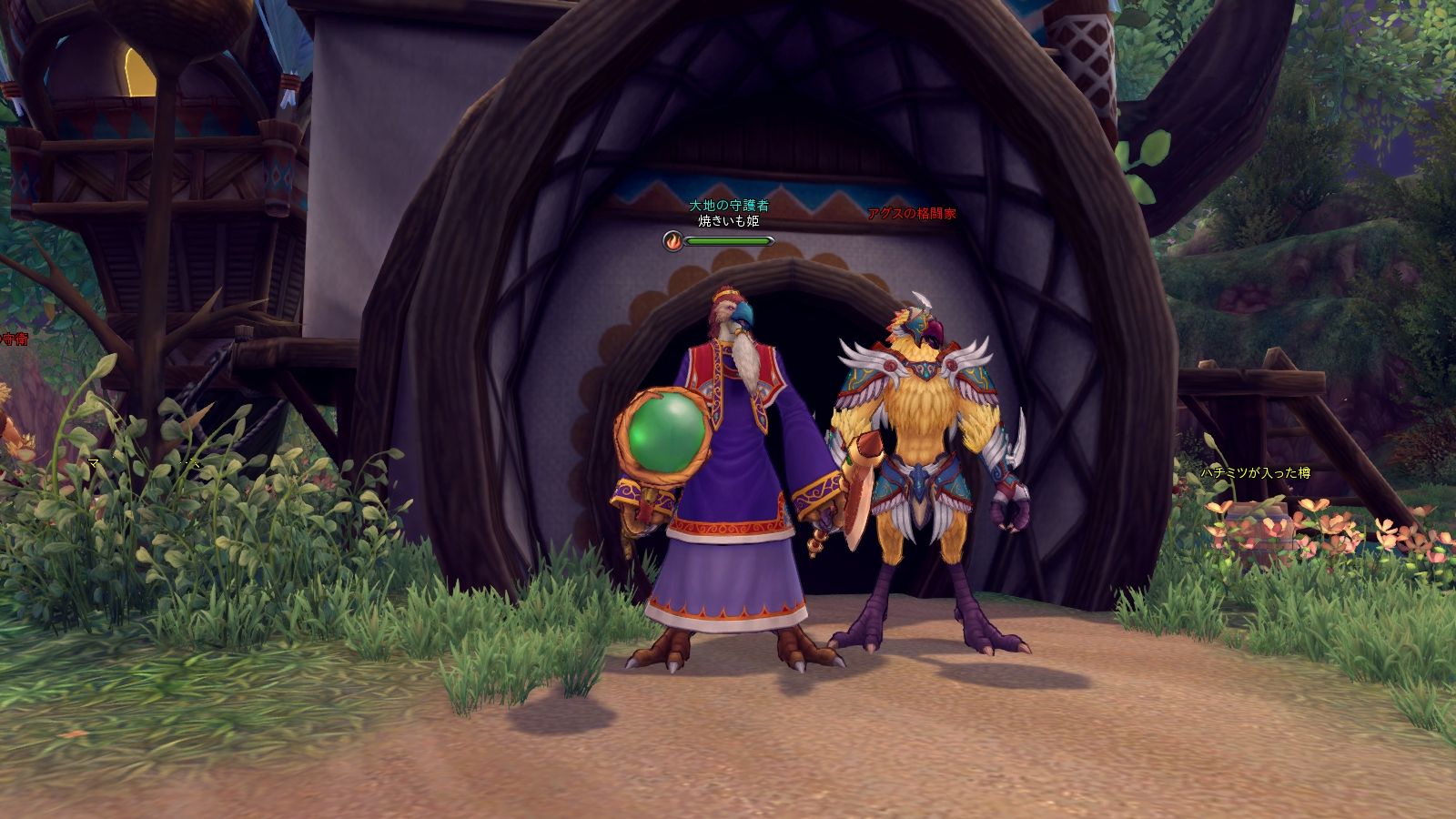Screen dimensions: 1456x819
Task: Select the アグスの格闘家 nameplate
Action: (x=910, y=213)
